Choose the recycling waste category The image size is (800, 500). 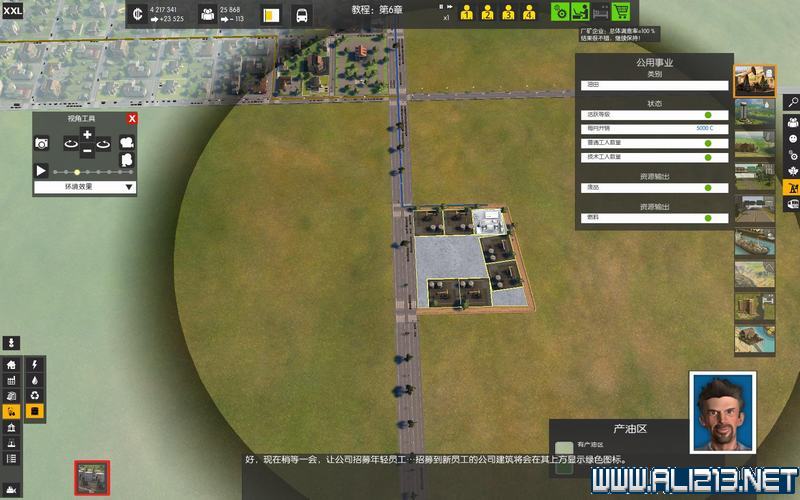coord(36,396)
